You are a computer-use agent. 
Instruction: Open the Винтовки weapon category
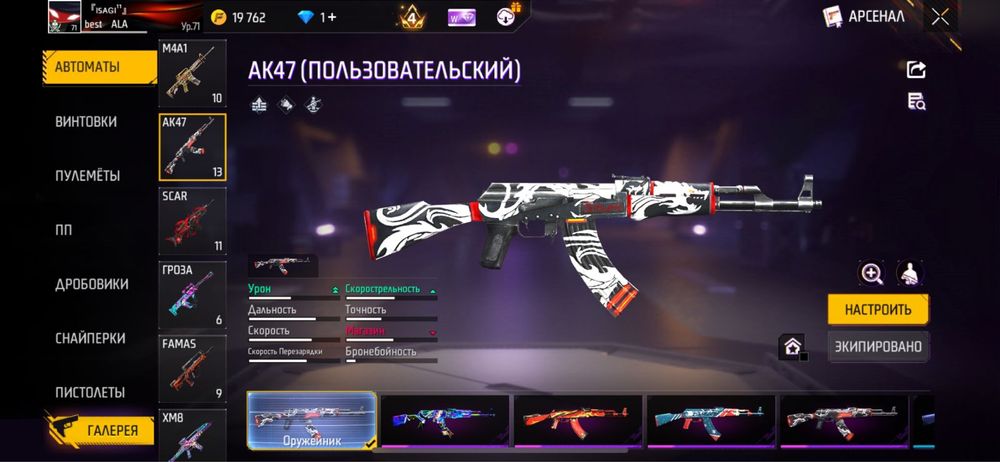pyautogui.click(x=86, y=121)
